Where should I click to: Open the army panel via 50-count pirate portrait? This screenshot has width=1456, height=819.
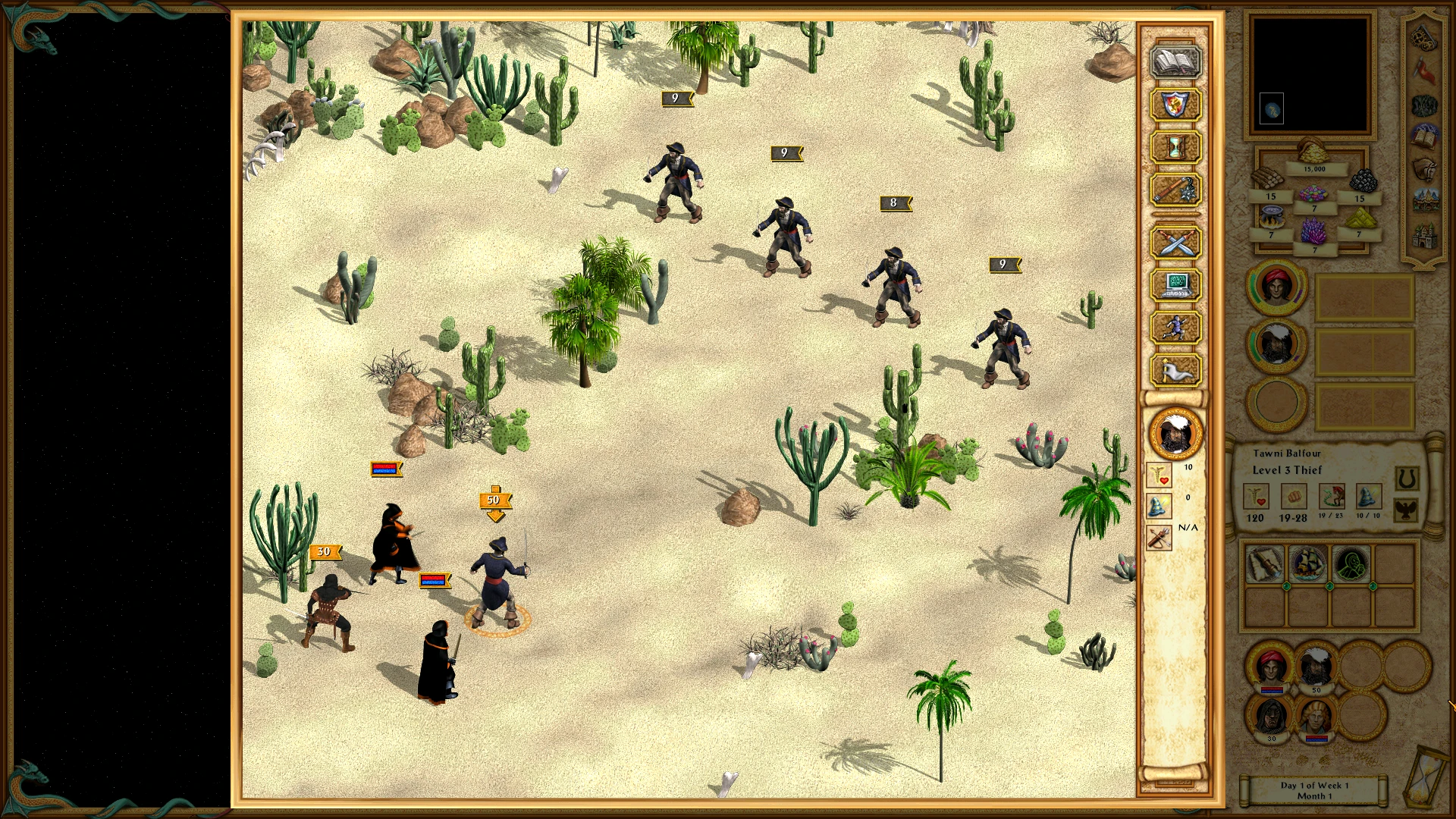[x=1316, y=666]
